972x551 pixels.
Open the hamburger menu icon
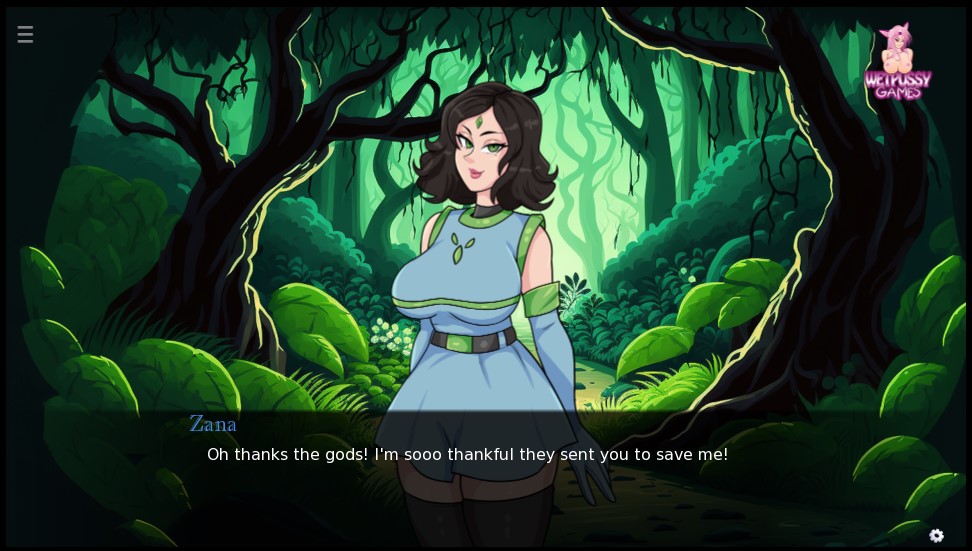coord(25,35)
